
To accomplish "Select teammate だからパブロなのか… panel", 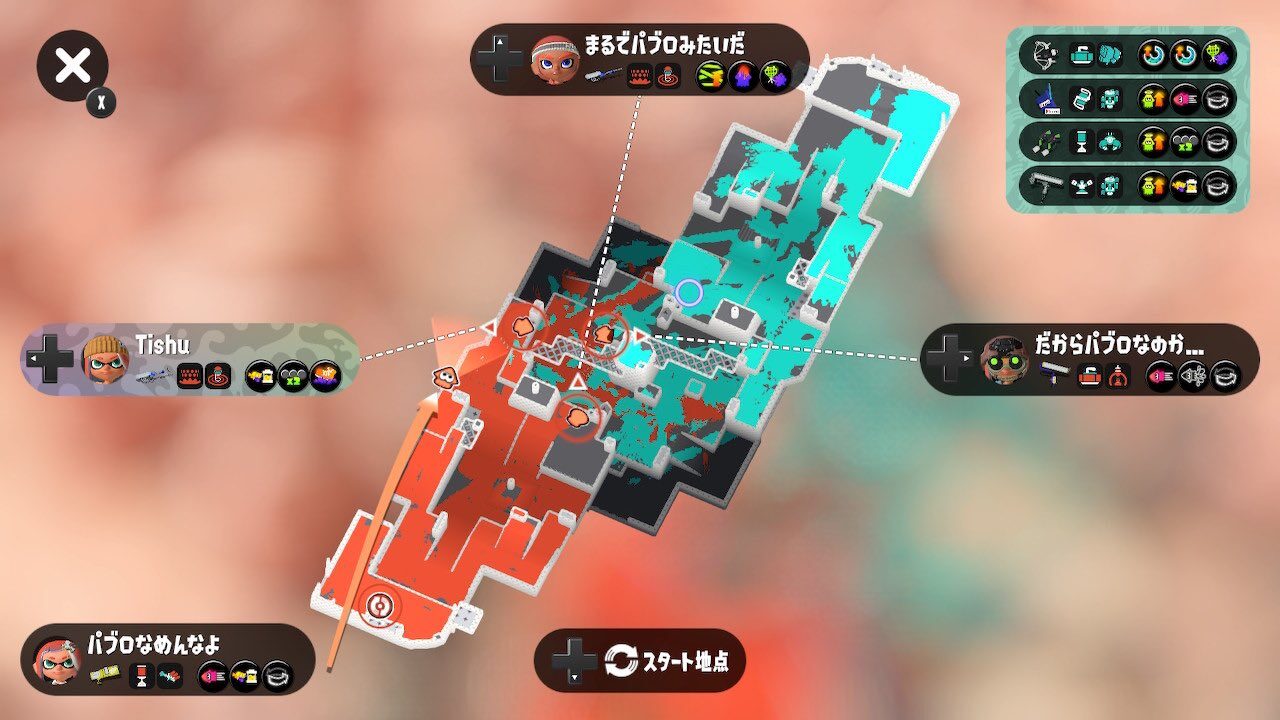I will [1089, 360].
